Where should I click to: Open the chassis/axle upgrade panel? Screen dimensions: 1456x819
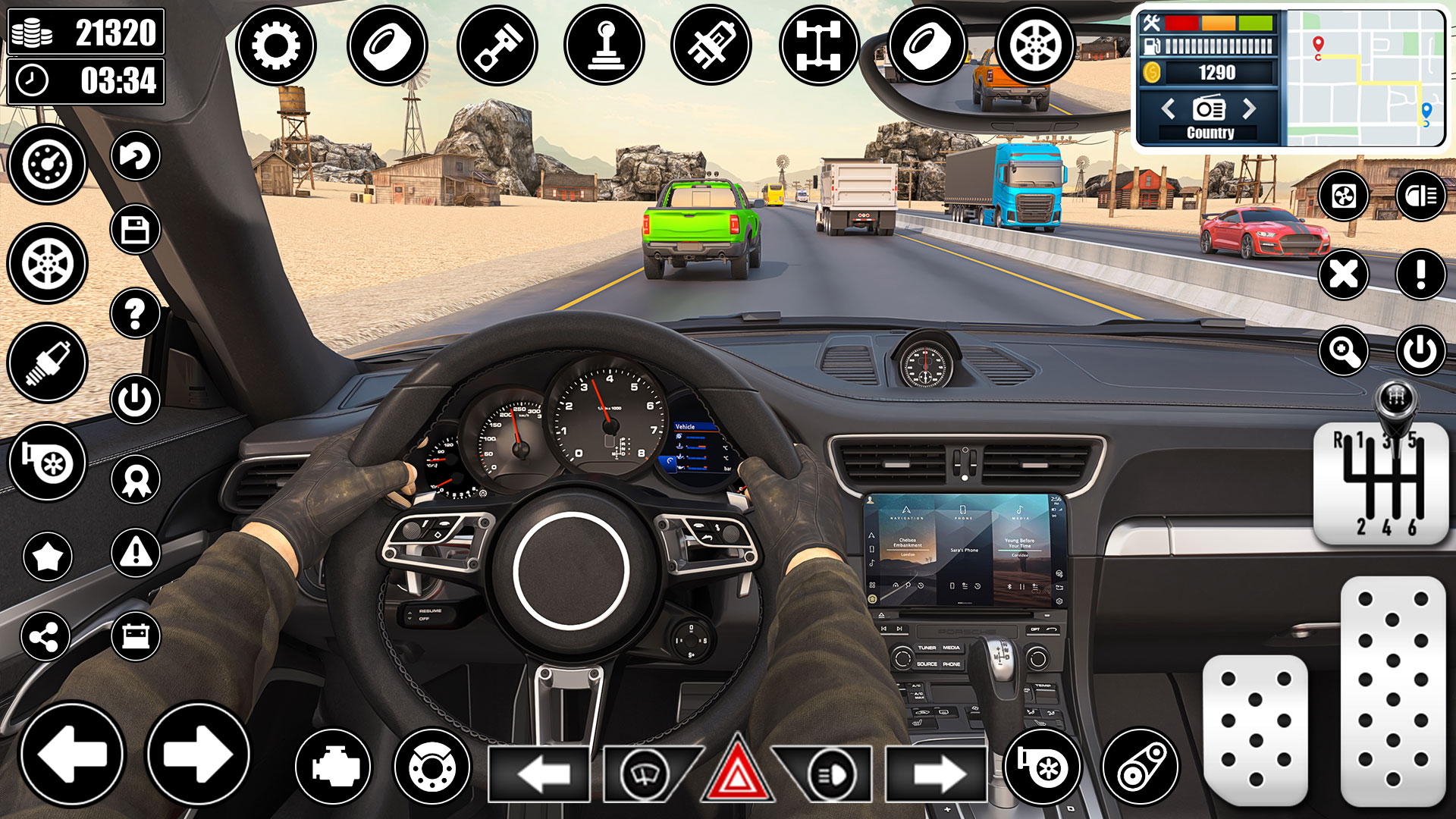821,45
